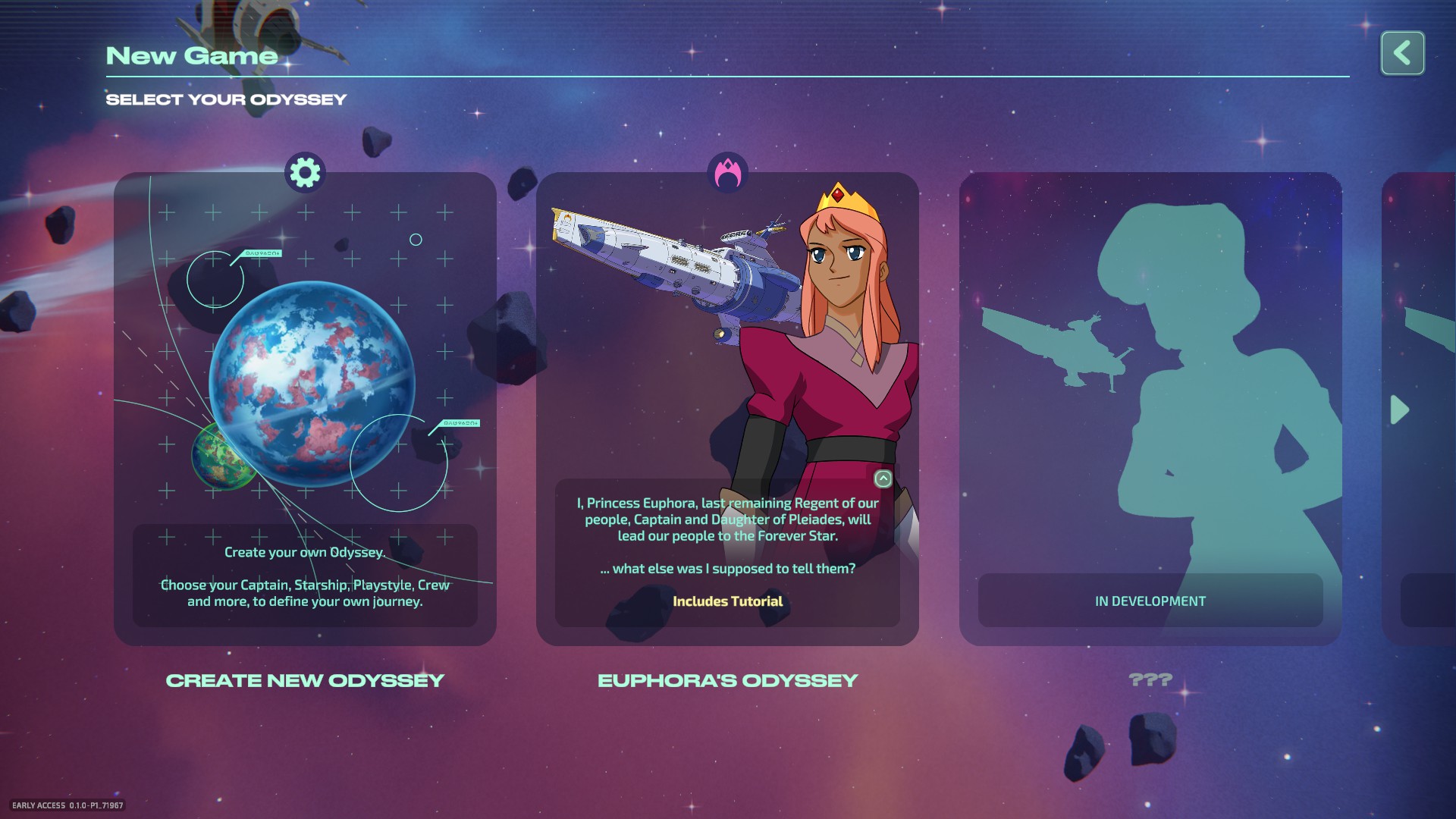1456x819 pixels.
Task: Select the locked In Development odyssey card
Action: (1150, 409)
